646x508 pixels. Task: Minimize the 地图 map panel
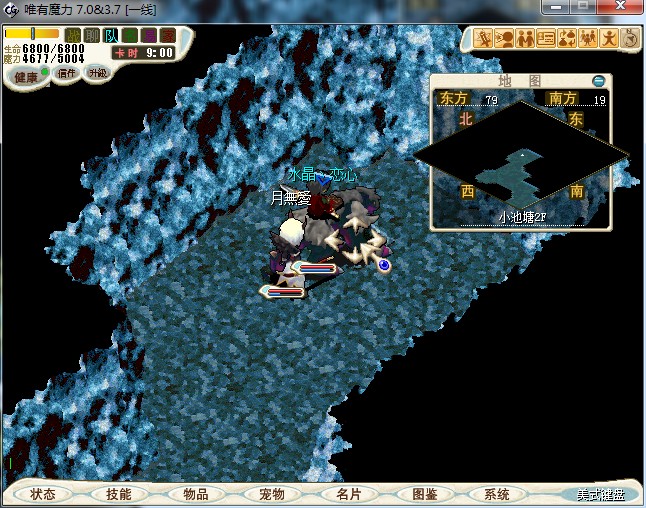pos(598,80)
